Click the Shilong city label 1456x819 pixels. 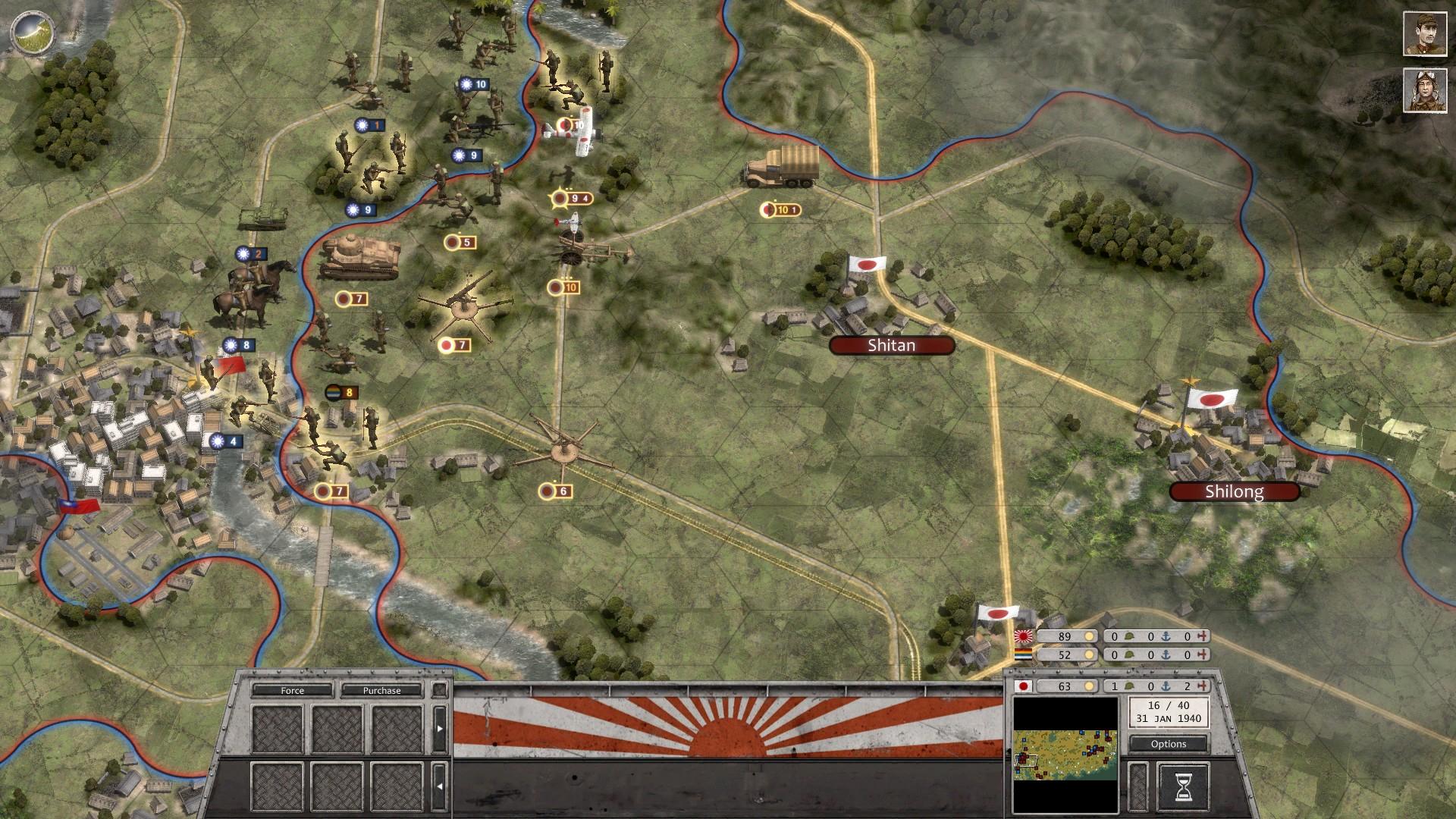(x=1235, y=493)
